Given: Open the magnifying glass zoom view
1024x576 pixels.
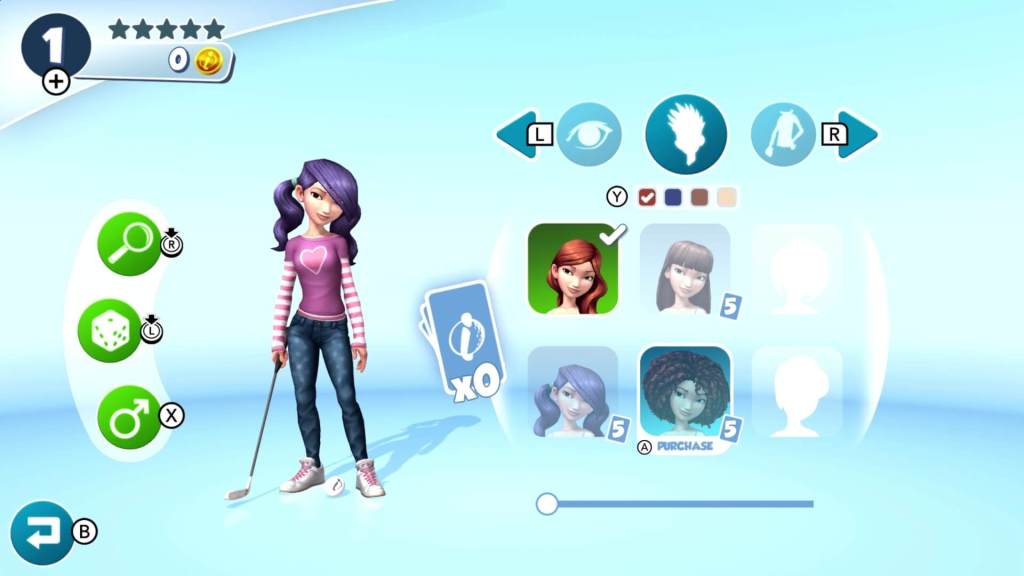Looking at the screenshot, I should coord(130,244).
